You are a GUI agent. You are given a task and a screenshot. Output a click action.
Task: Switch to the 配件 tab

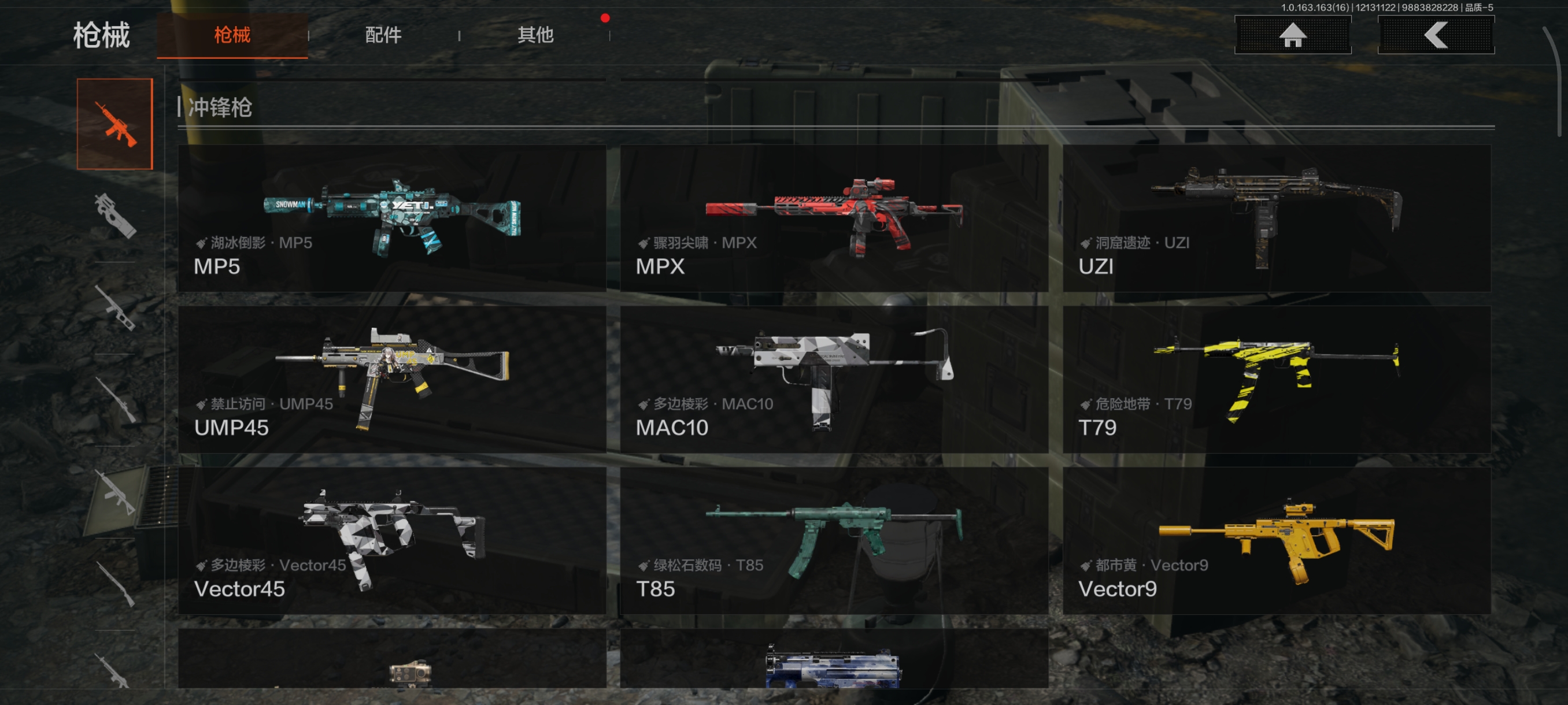(x=383, y=35)
